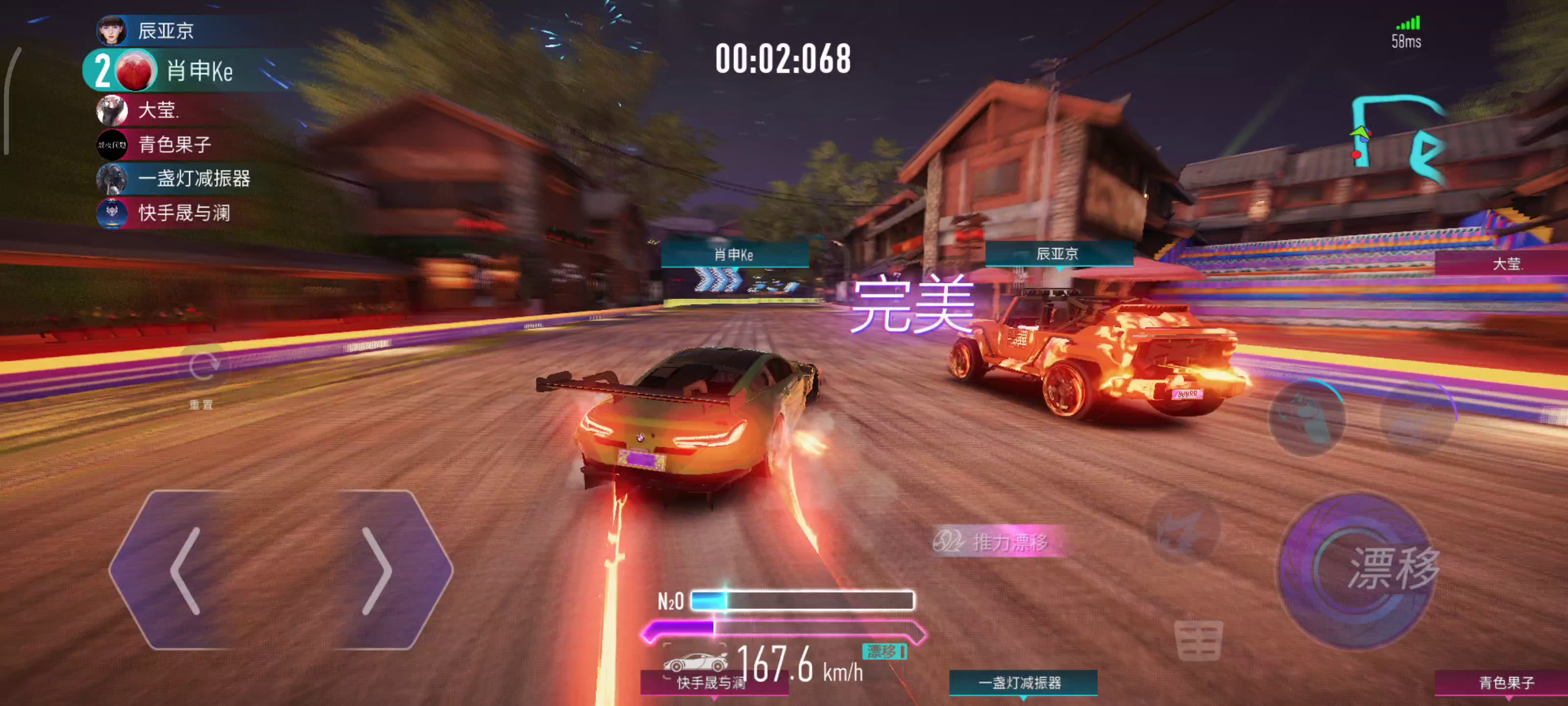This screenshot has height=706, width=1568.
Task: Select 肖申Ke in the ranking list
Action: pyautogui.click(x=198, y=71)
